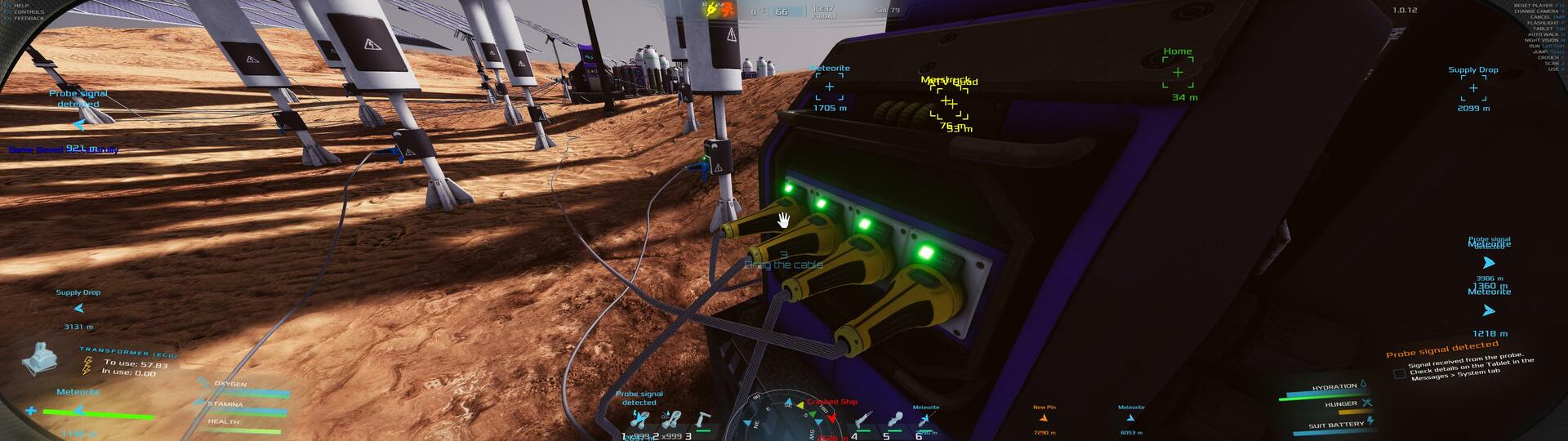This screenshot has width=1568, height=441.
Task: Click the Supply Drop arrow at 3131 m
Action: click(x=78, y=309)
